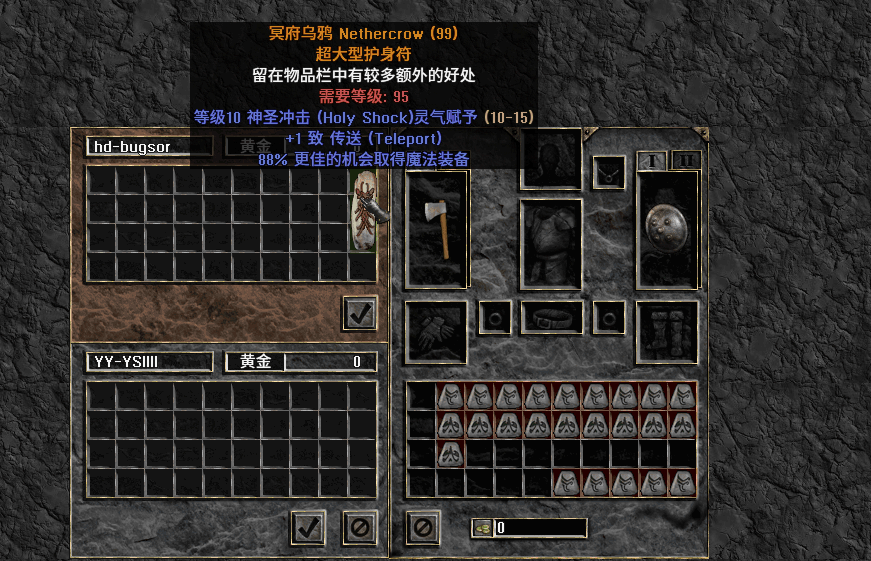Select the ring slot beside the boots

[x=609, y=318]
